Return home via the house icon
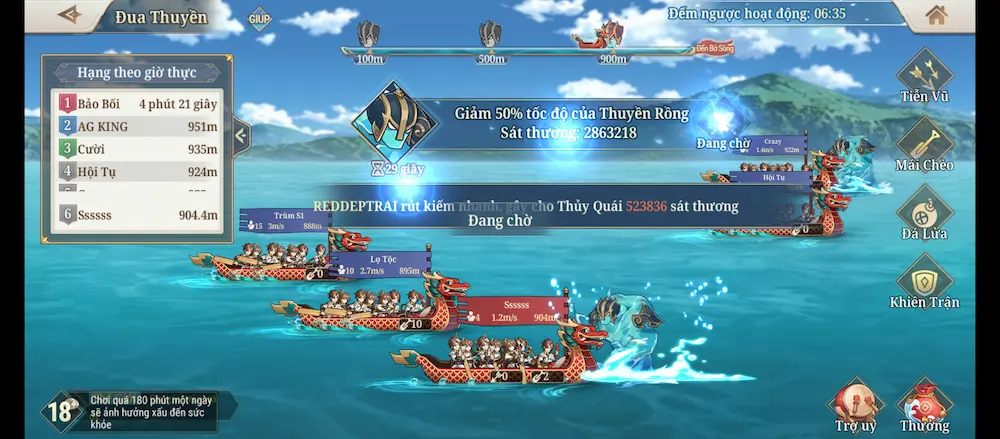The height and width of the screenshot is (439, 1000). [936, 15]
